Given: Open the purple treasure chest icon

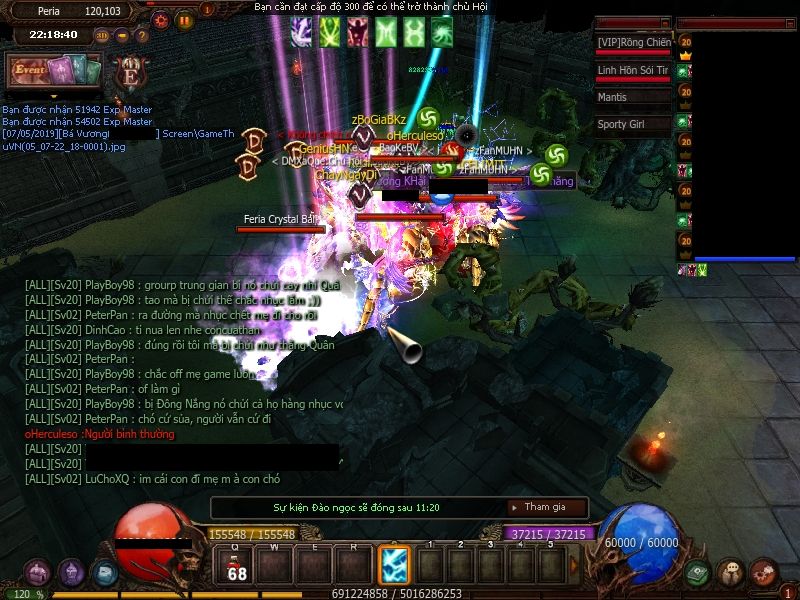Looking at the screenshot, I should click(x=38, y=572).
